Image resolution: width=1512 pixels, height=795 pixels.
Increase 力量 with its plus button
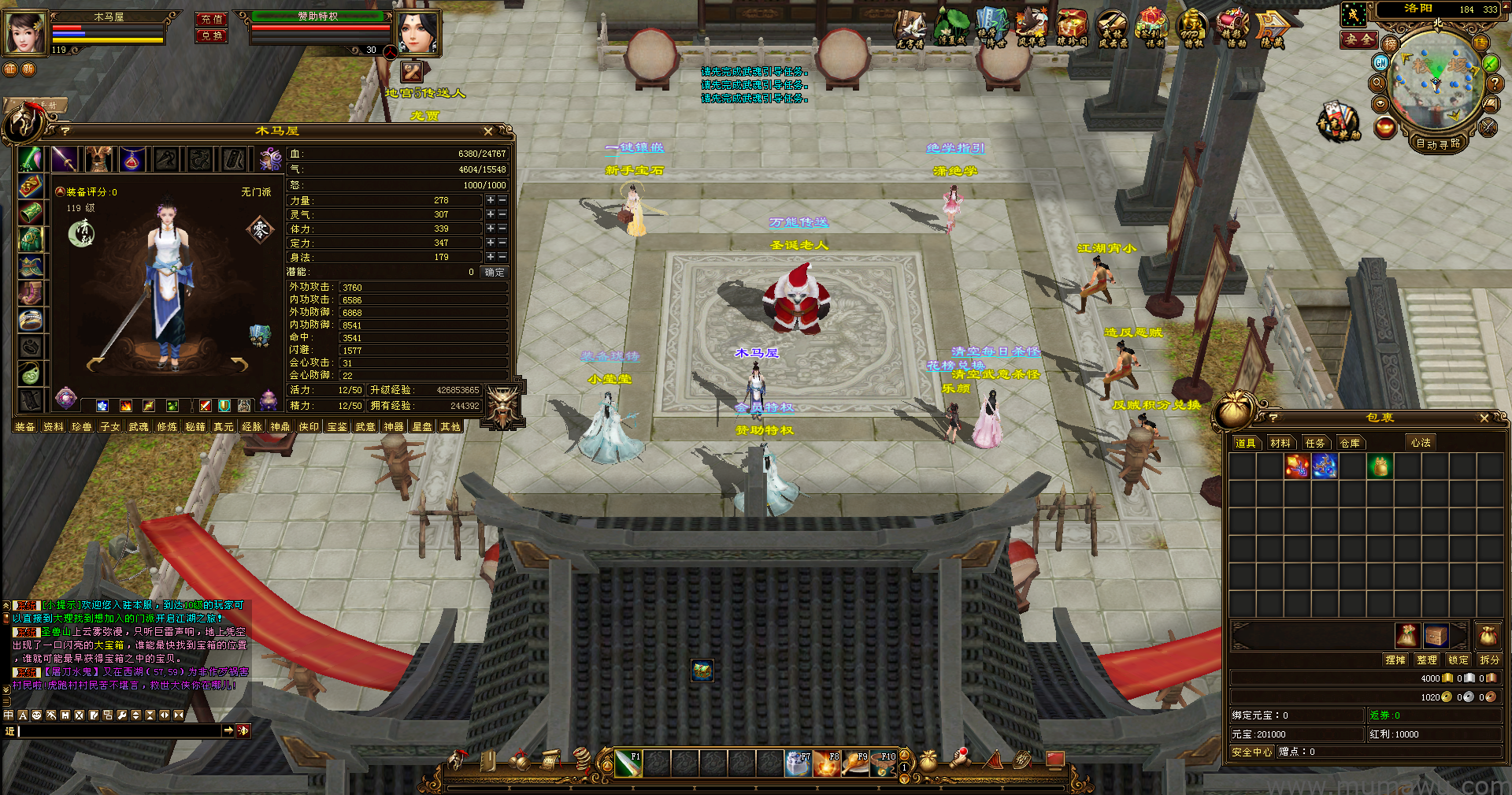[490, 201]
